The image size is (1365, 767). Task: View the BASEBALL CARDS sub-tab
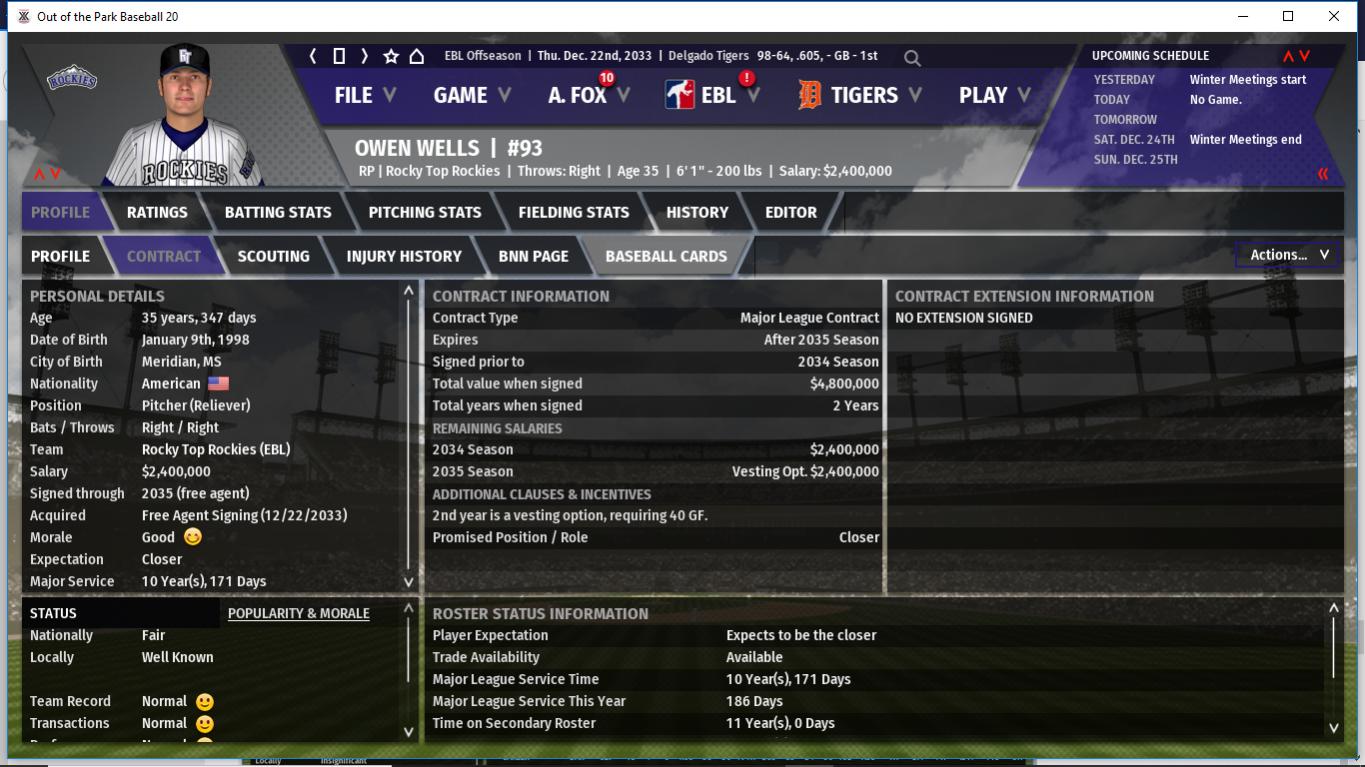[x=666, y=256]
